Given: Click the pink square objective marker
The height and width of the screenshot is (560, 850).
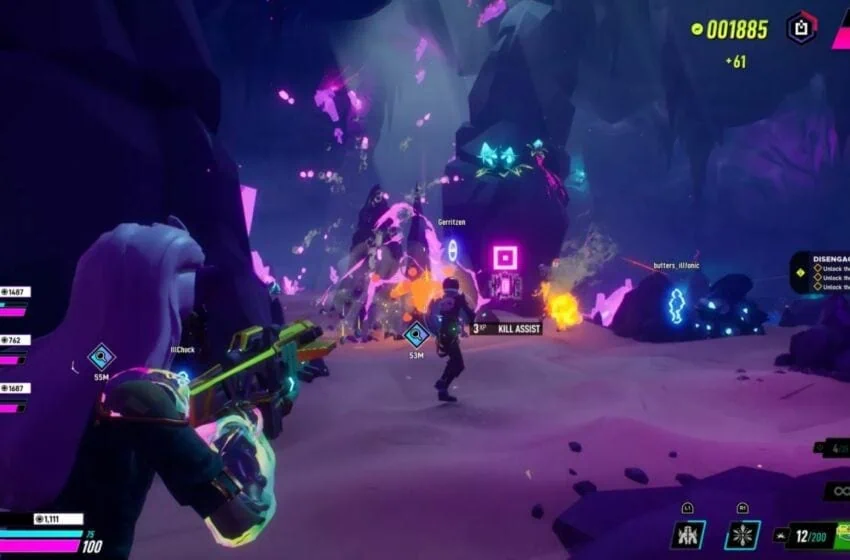Looking at the screenshot, I should (503, 257).
